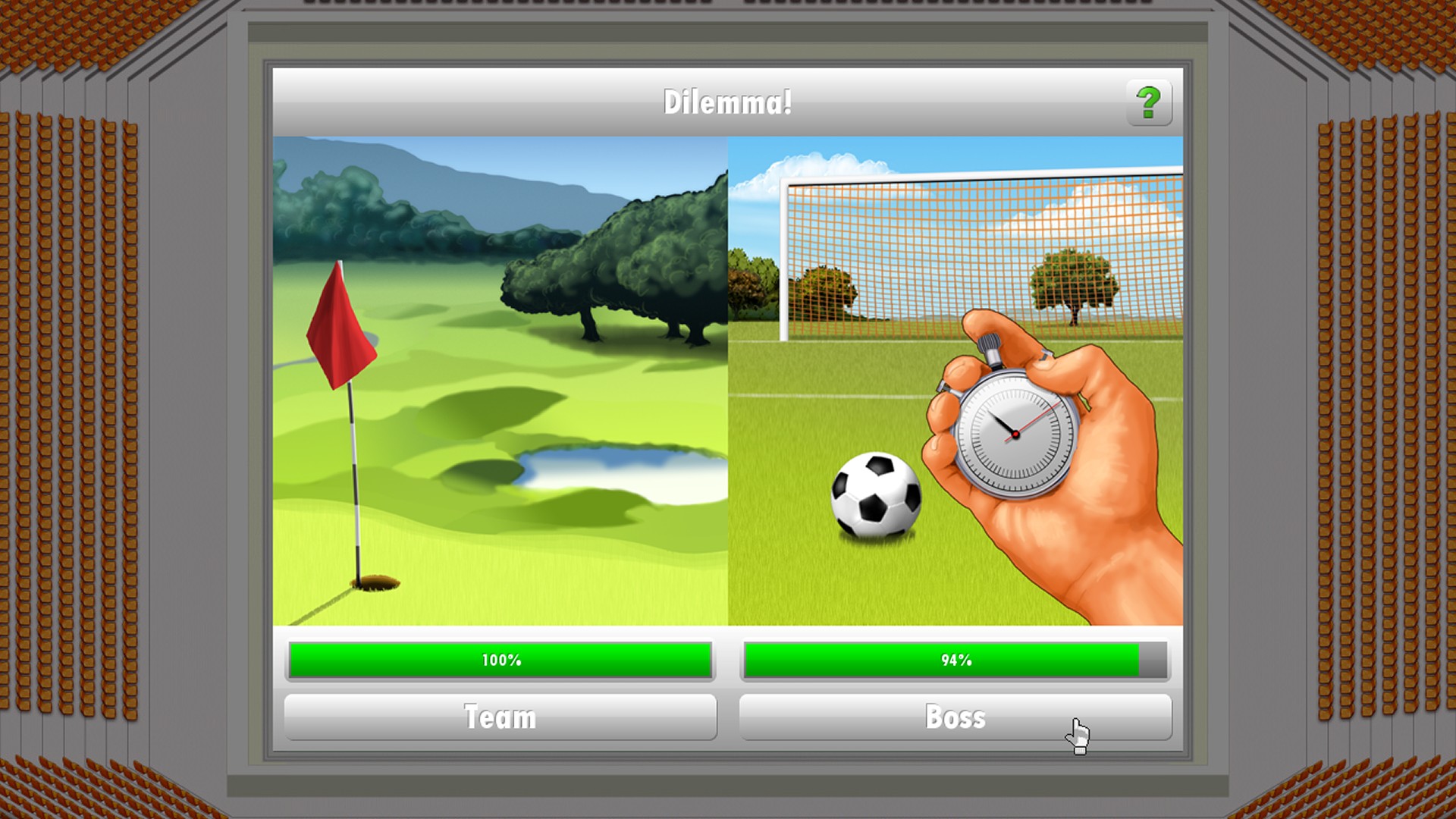Choose the Team option
Viewport: 1456px width, 819px height.
point(500,717)
